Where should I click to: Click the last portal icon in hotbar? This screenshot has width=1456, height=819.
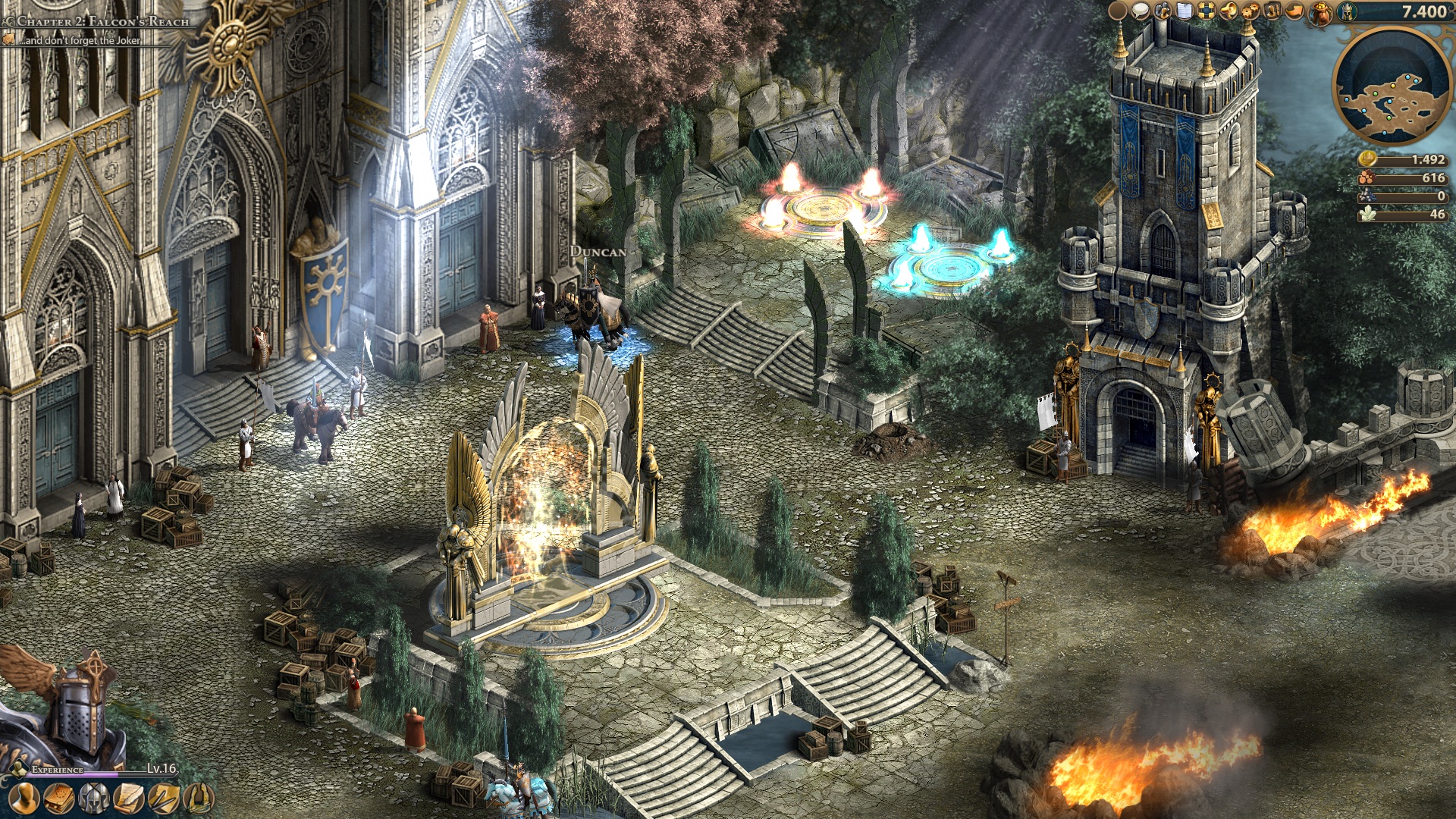coord(199,801)
